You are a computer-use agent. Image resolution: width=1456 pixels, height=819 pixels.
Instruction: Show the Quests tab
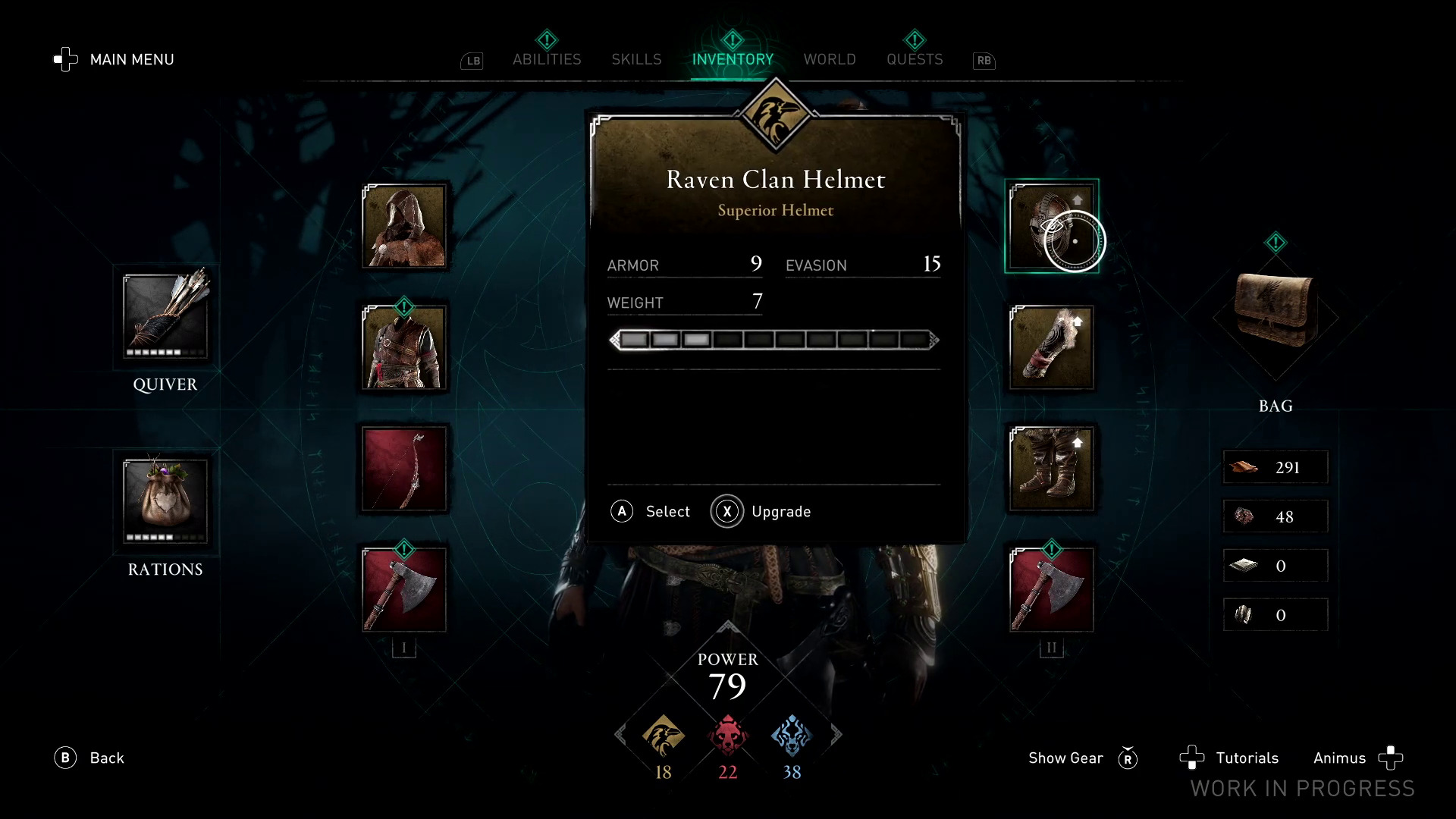(915, 59)
